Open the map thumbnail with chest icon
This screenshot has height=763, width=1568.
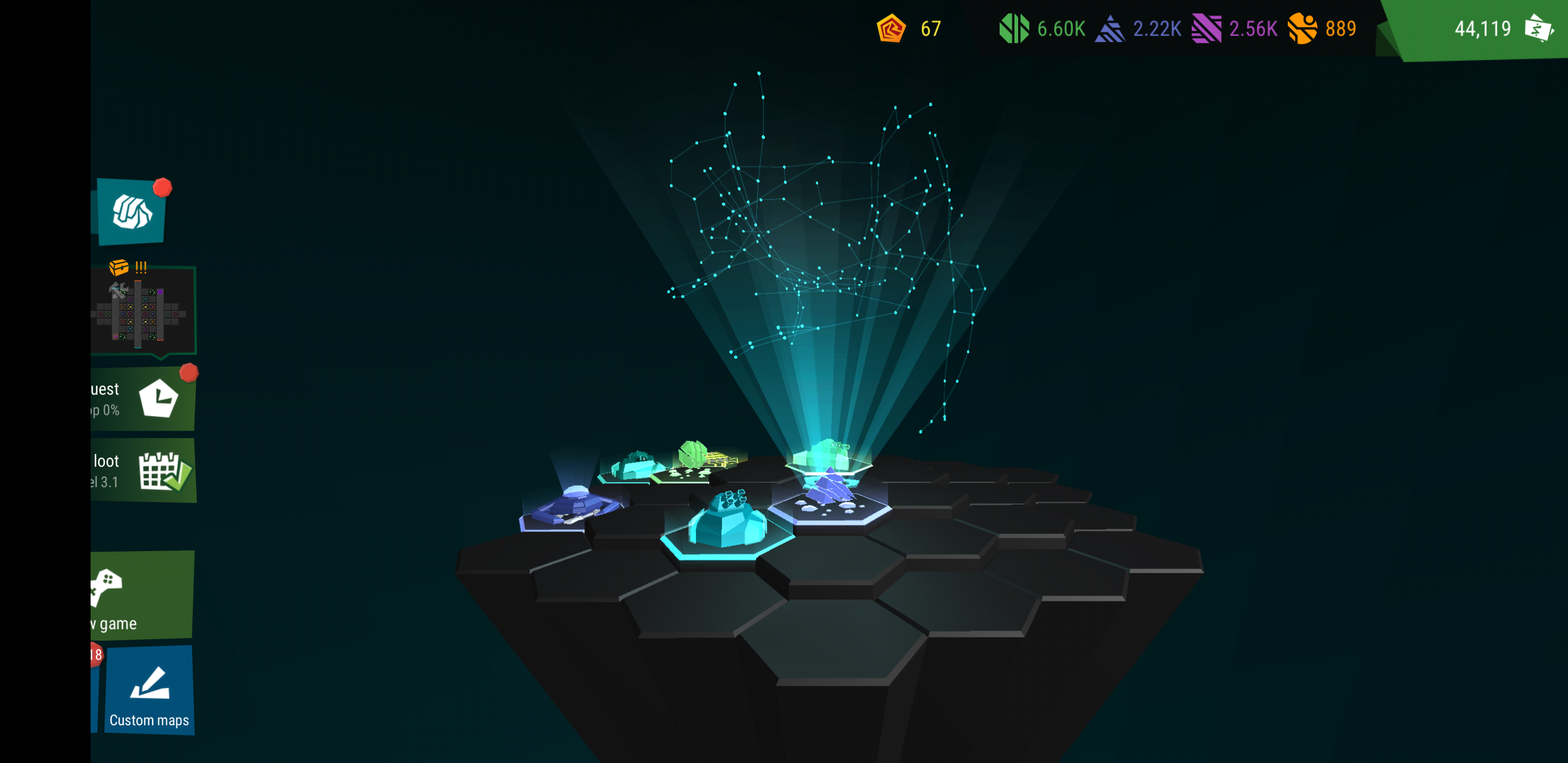[x=144, y=311]
